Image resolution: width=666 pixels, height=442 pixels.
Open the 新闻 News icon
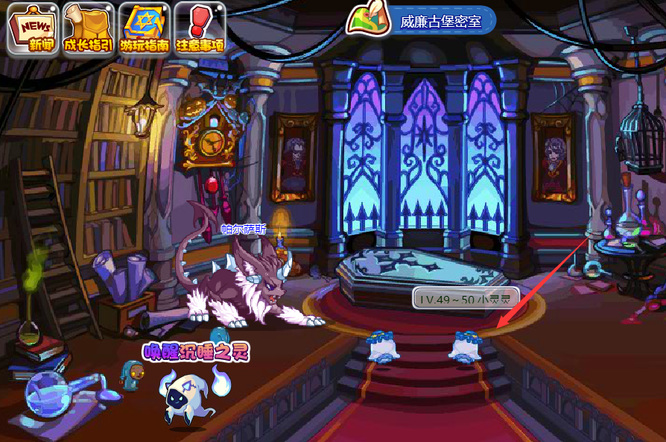[32, 28]
